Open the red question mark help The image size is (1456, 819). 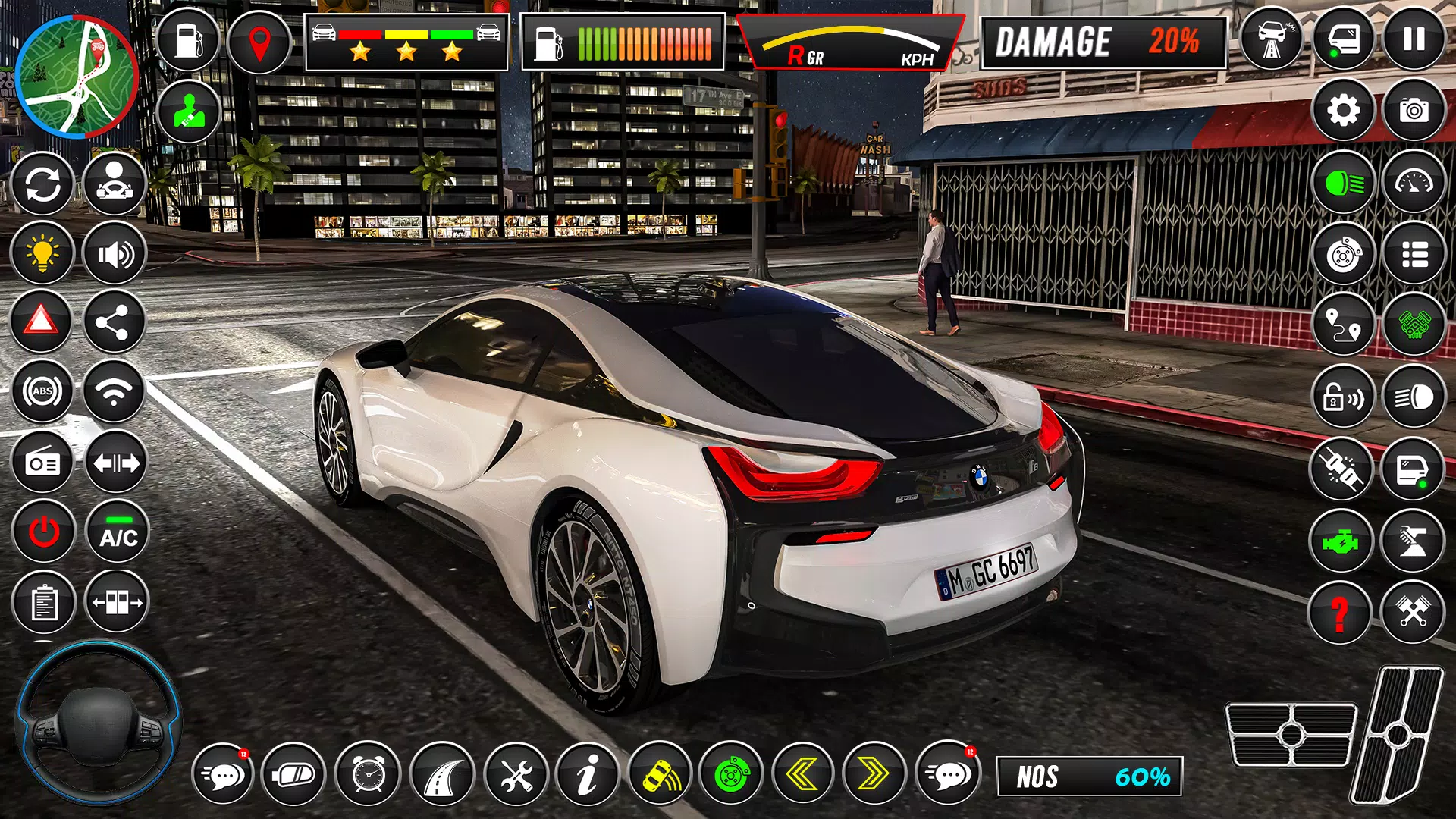[1340, 613]
